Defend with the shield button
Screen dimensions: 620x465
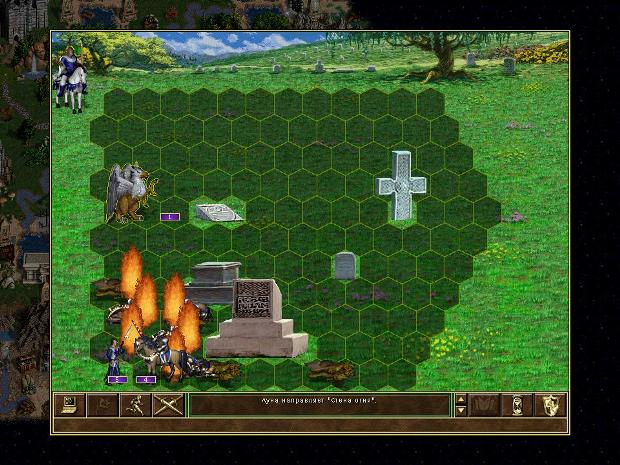(x=551, y=405)
